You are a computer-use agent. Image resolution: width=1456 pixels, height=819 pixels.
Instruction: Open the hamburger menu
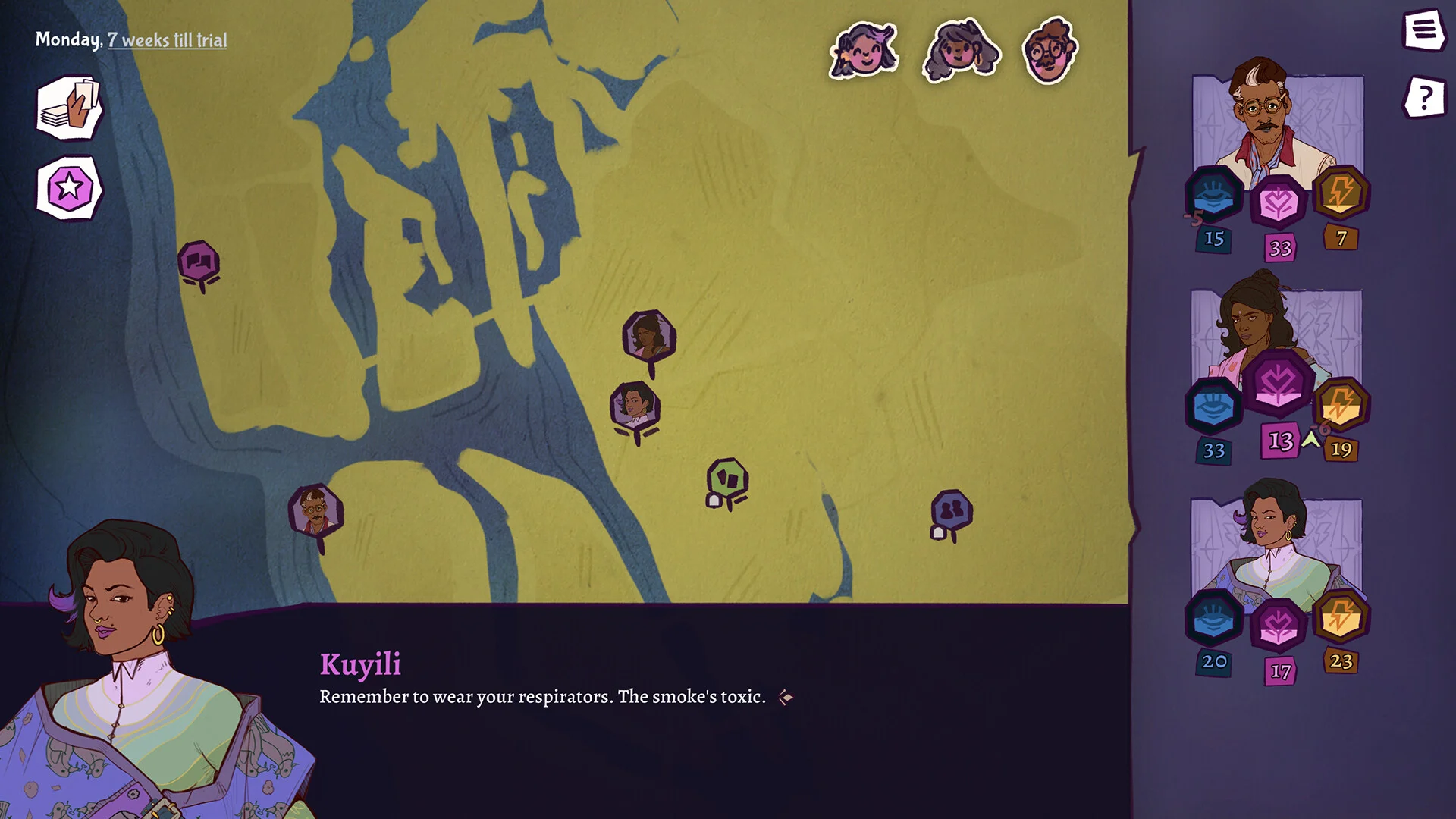click(1423, 30)
